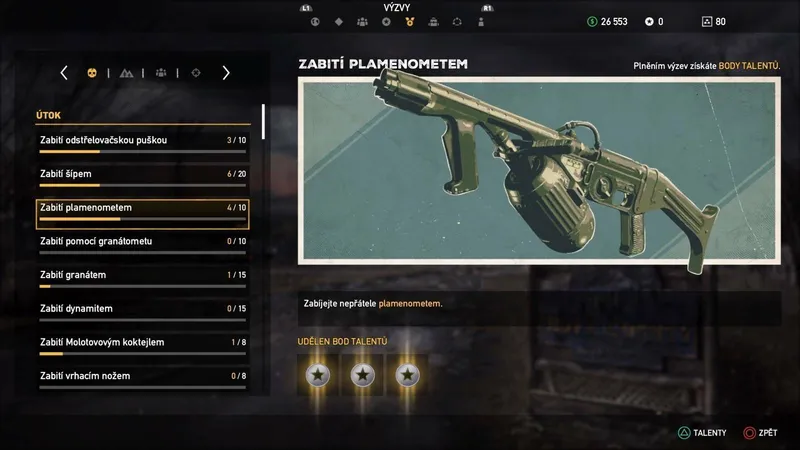Choose the Zabití dynamitem challenge row
800x450 pixels.
142,309
